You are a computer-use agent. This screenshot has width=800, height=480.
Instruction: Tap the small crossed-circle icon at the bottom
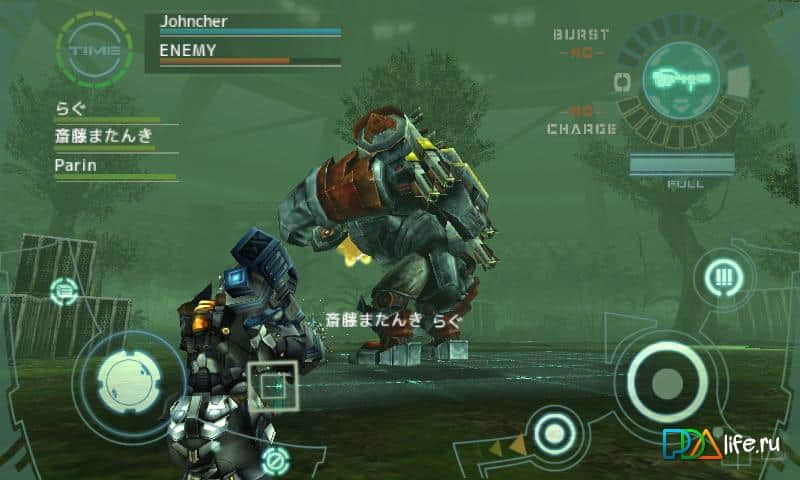273,461
